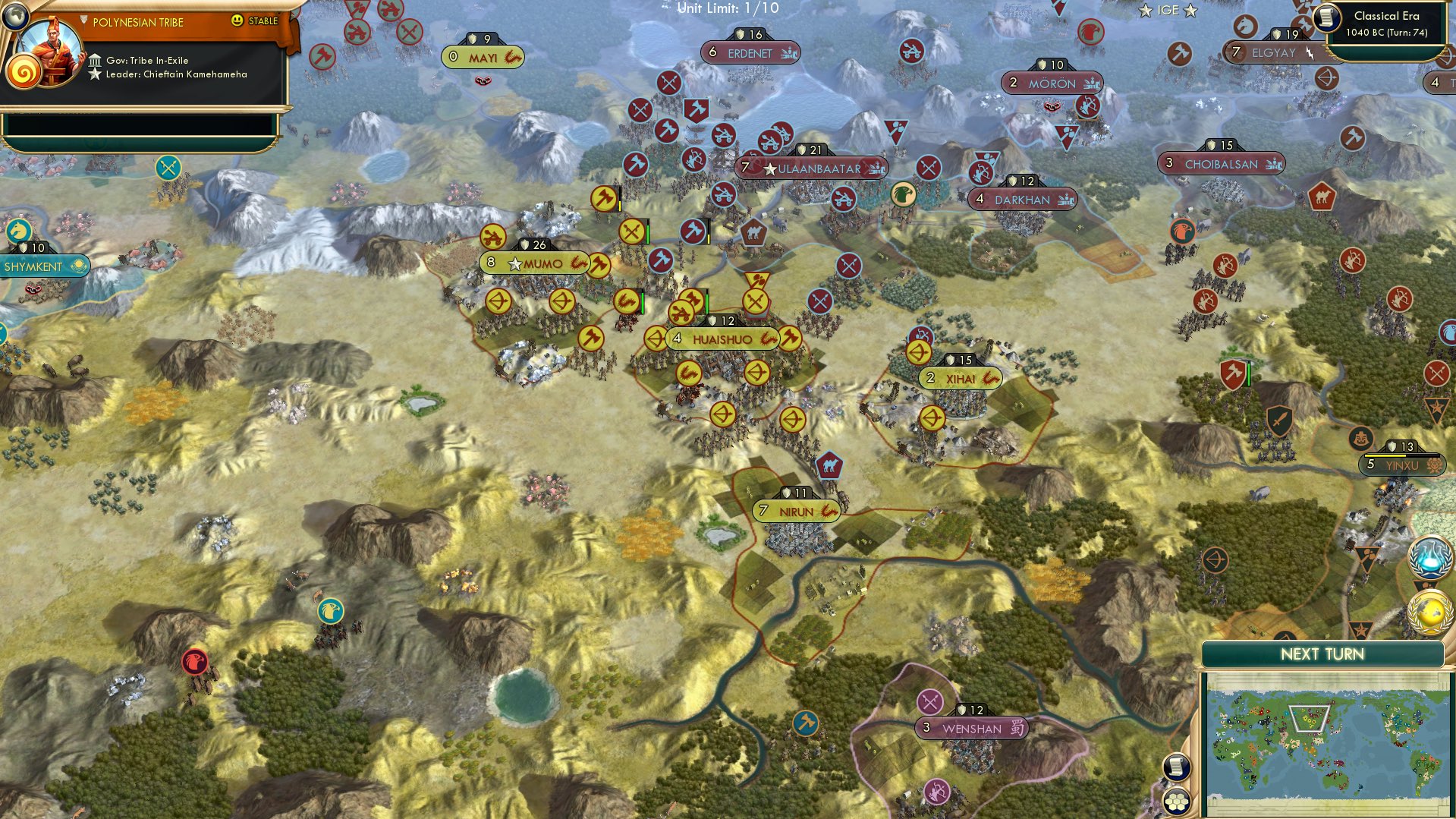1456x819 pixels.
Task: Open the IGE editor button
Action: click(x=1168, y=10)
